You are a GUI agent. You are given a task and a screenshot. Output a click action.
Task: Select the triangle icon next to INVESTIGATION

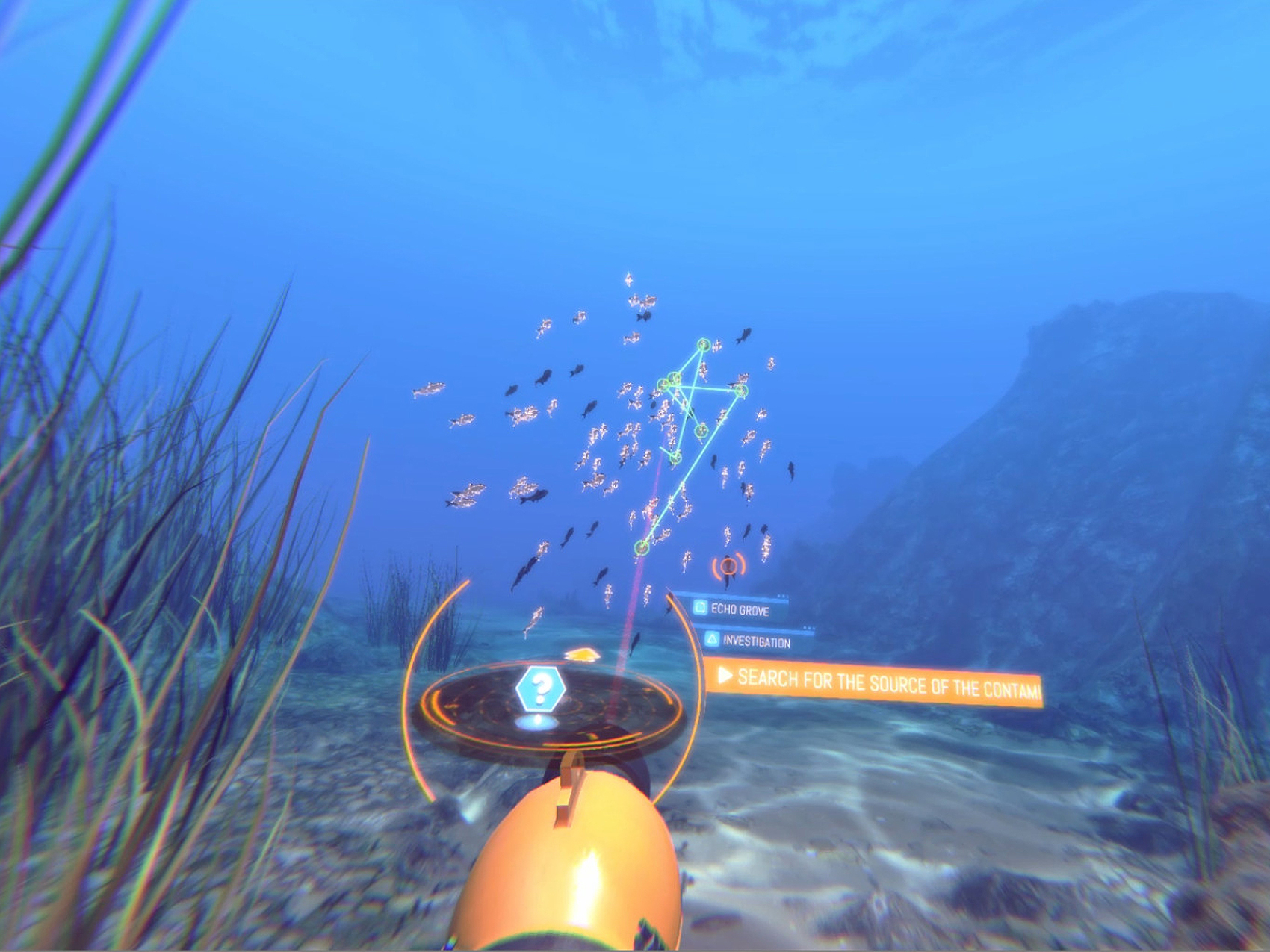click(712, 641)
